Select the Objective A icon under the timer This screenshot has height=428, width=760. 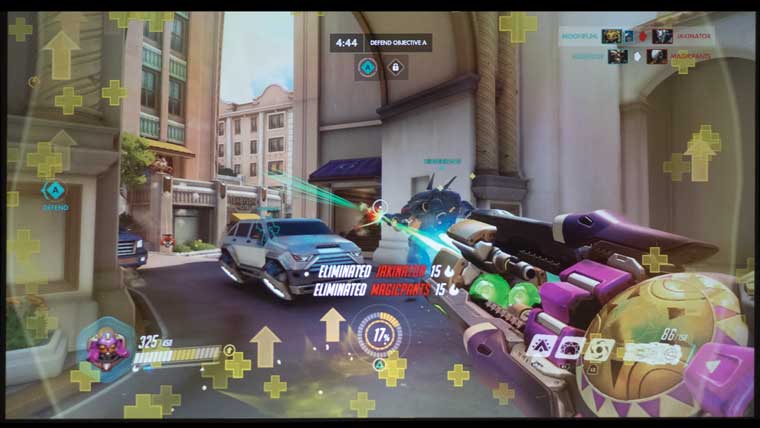coord(368,68)
